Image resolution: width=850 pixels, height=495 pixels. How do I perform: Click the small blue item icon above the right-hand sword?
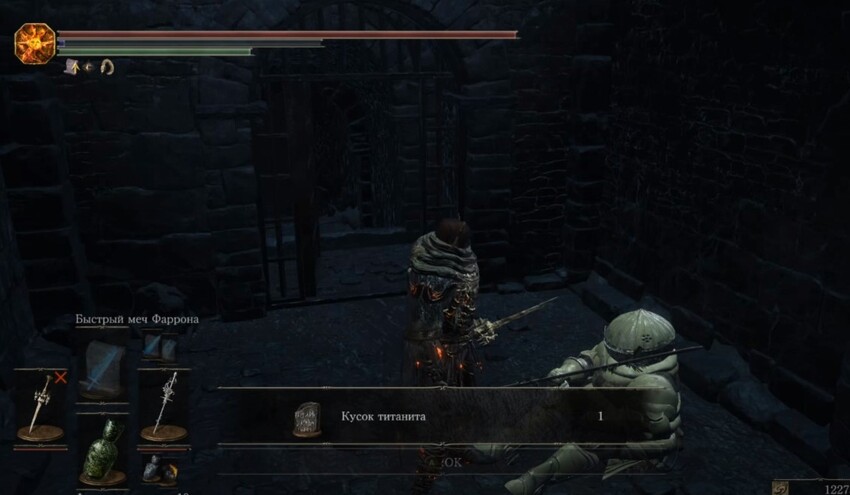[x=153, y=345]
